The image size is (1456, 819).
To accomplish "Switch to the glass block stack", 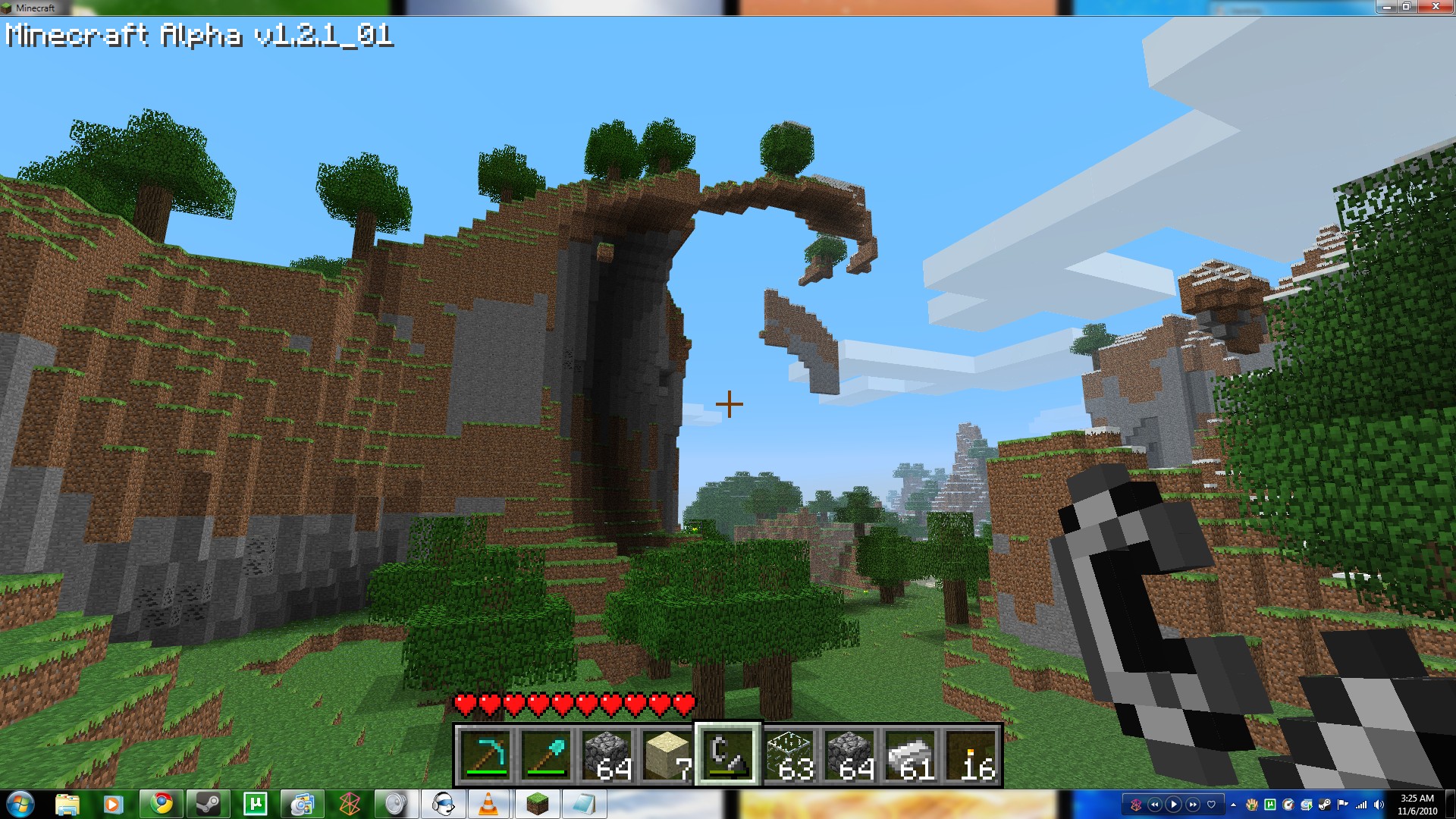I will 789,755.
